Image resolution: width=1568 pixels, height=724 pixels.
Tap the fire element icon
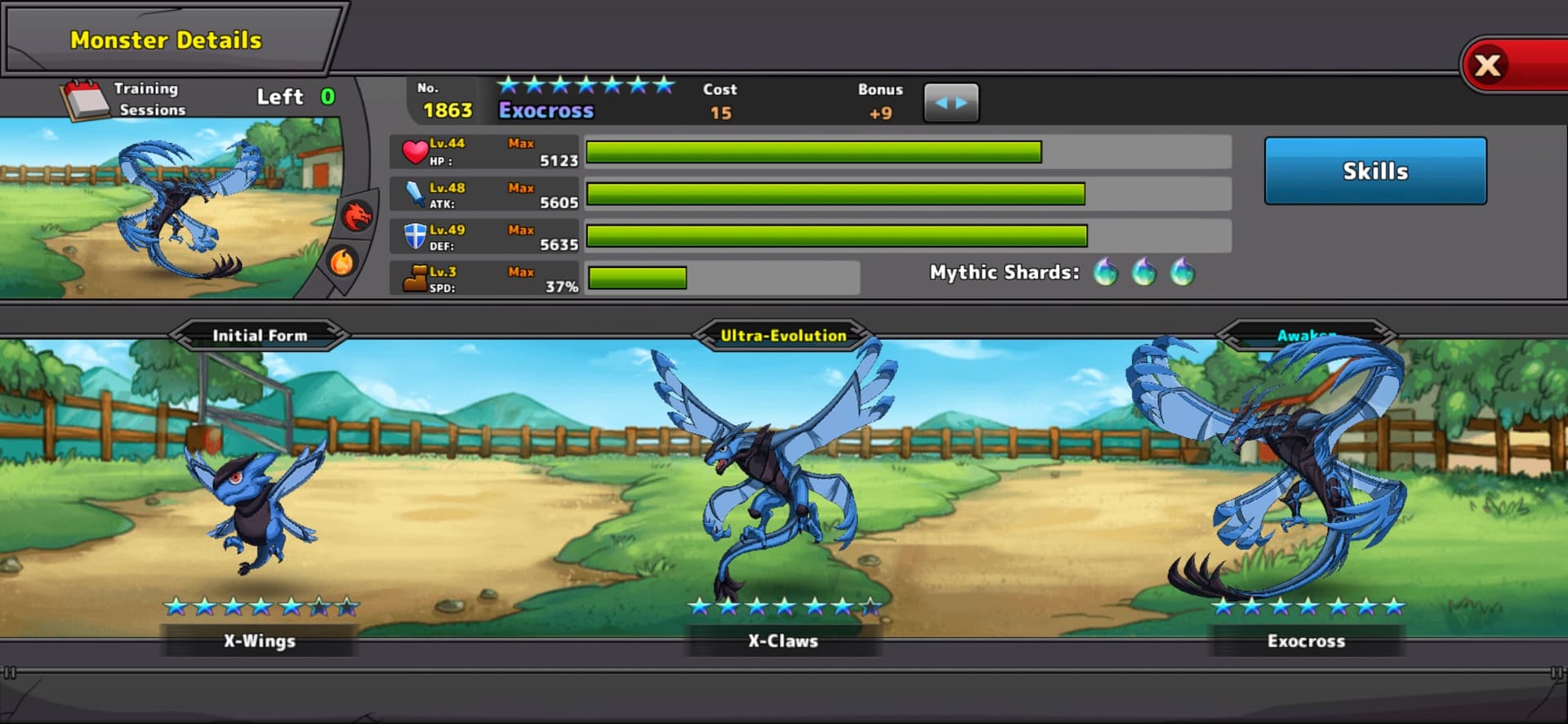pos(342,261)
